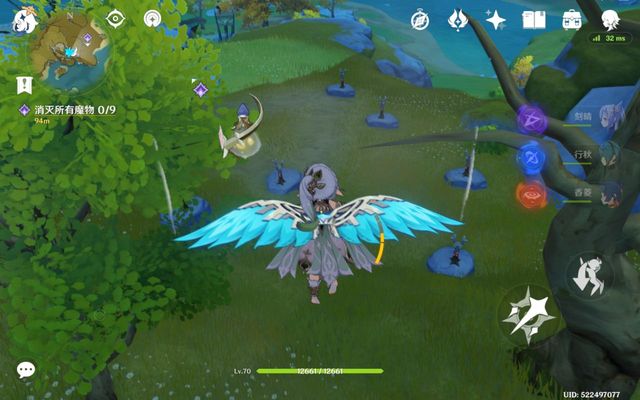Switch to party member 香菱
640x400 pixels.
[x=530, y=194]
